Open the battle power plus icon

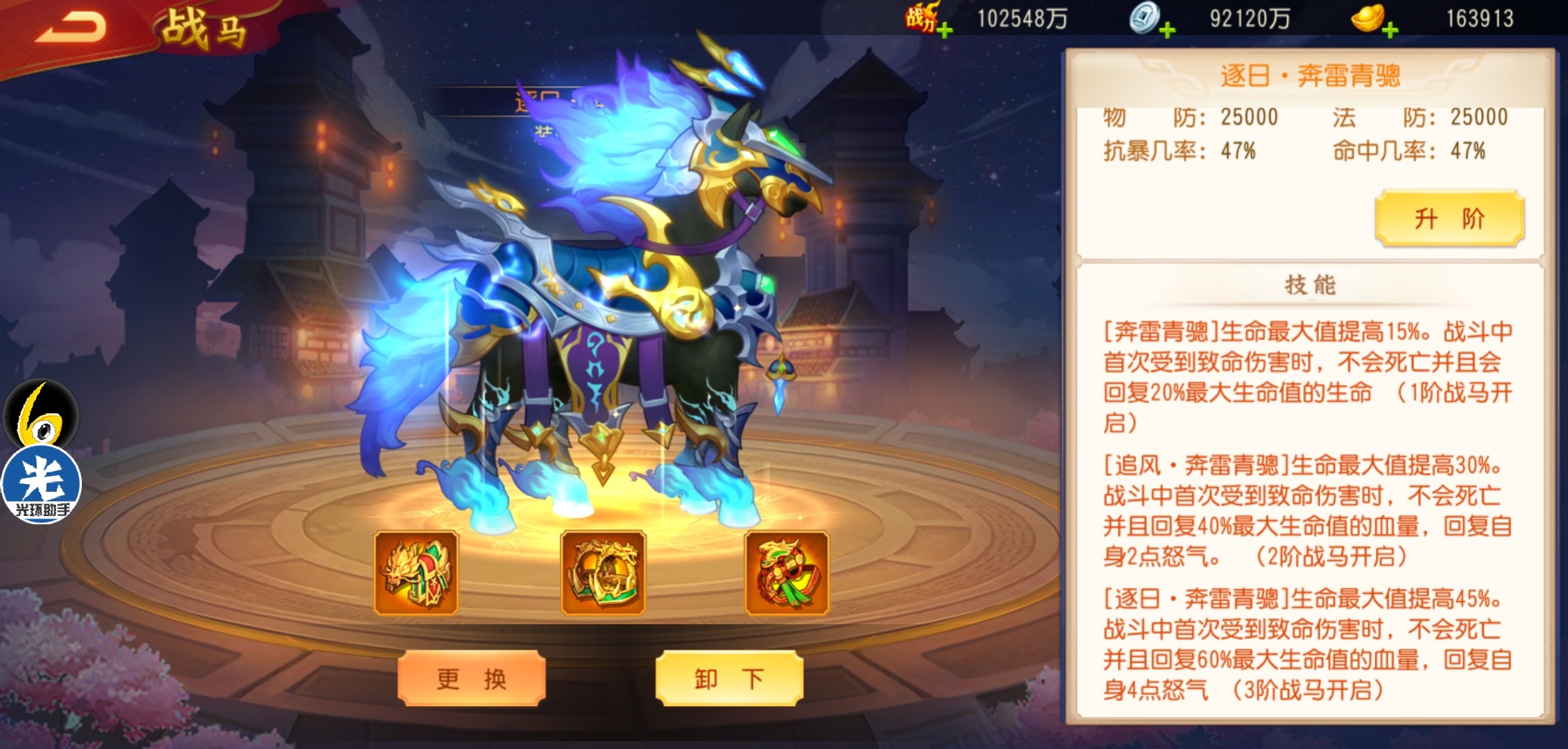944,30
